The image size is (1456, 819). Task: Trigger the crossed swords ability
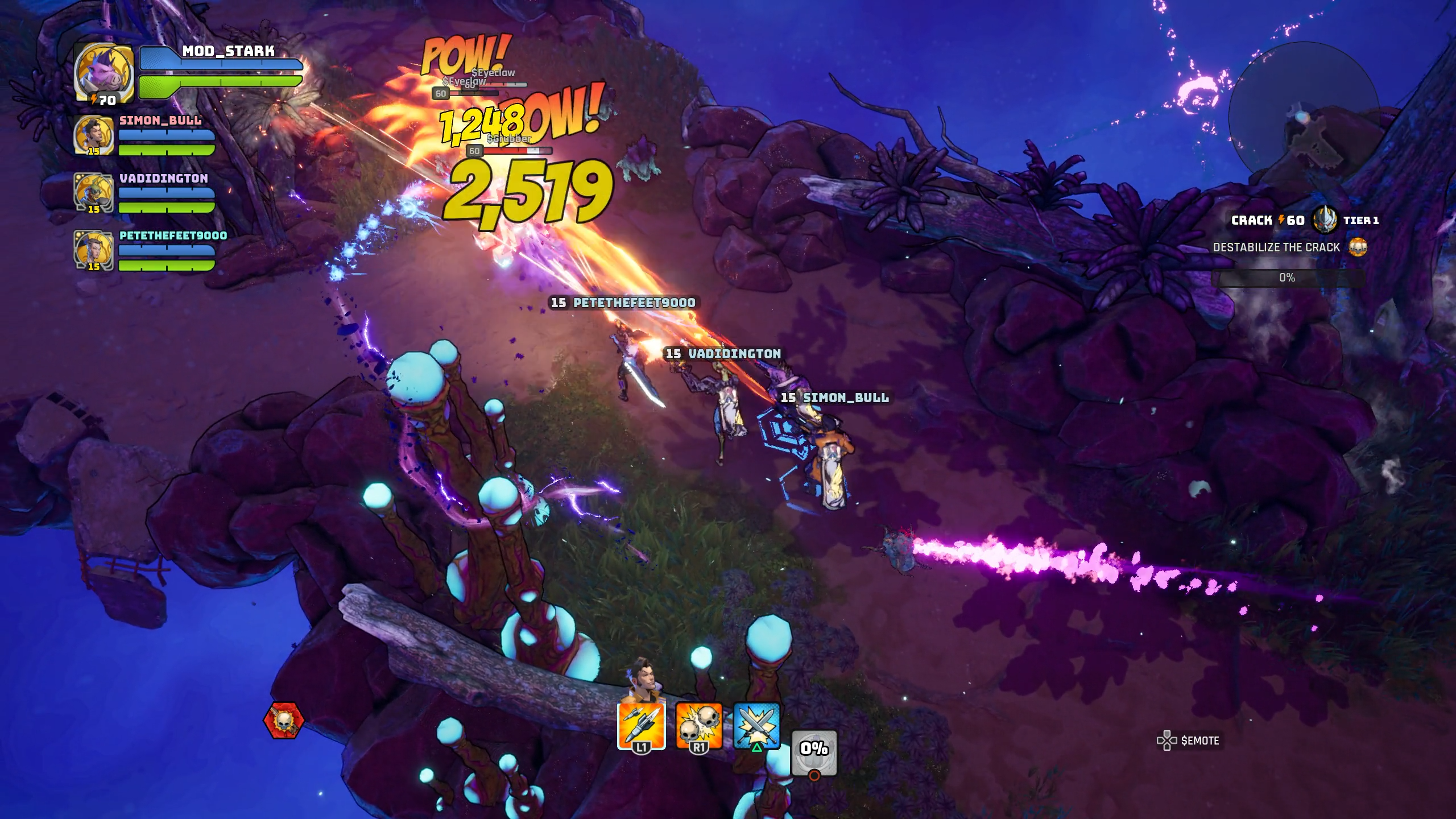[x=757, y=726]
